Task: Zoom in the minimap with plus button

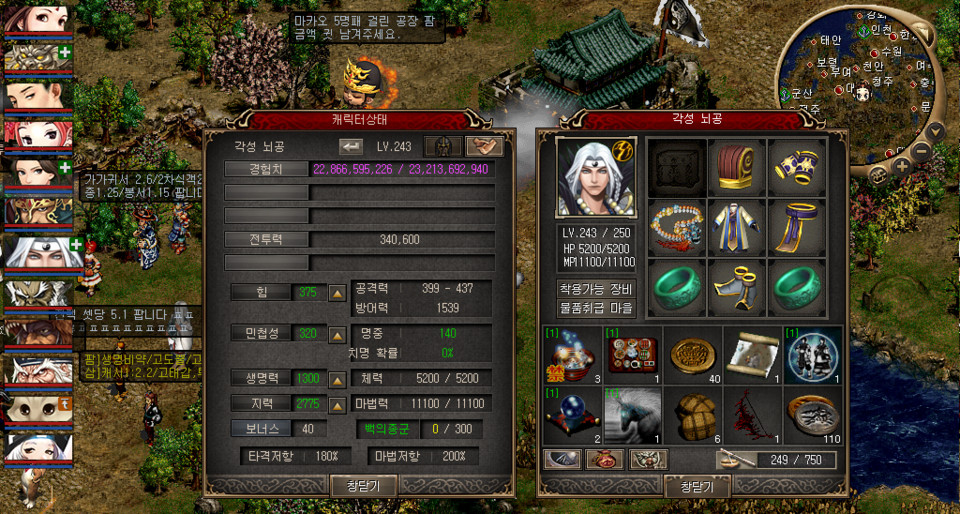Action: pyautogui.click(x=902, y=166)
